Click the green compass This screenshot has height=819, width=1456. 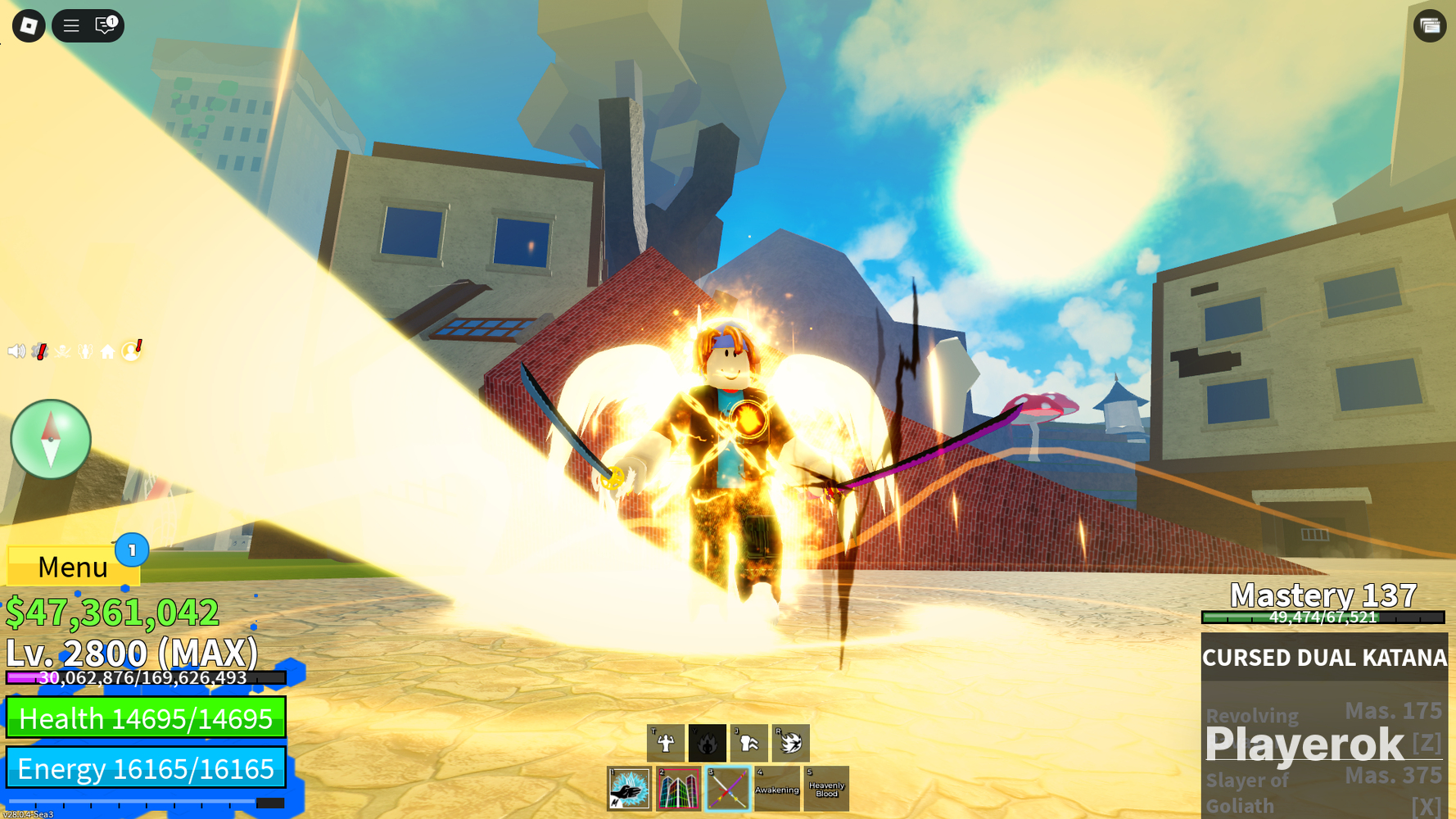click(x=51, y=439)
